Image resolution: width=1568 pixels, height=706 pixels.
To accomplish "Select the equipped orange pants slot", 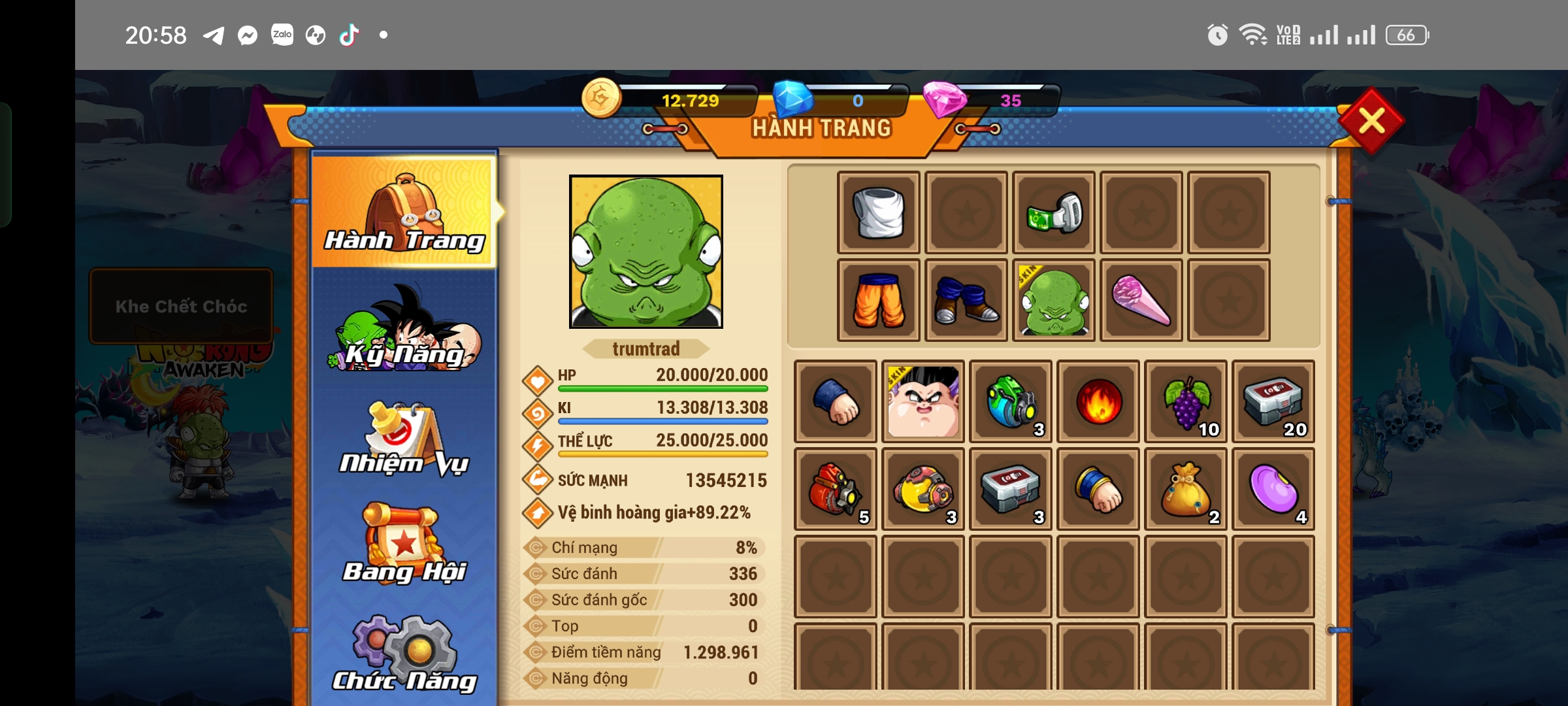I will coord(879,300).
